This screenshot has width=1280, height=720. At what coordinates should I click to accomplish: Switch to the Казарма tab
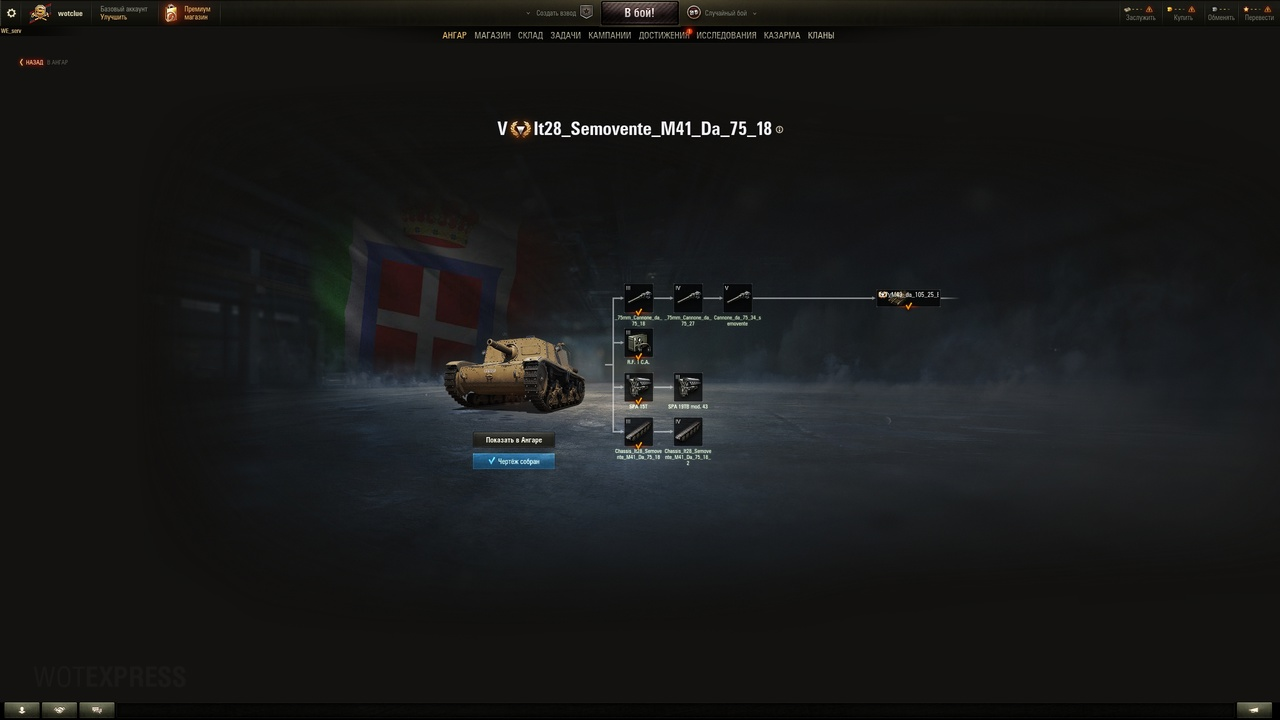coord(782,35)
